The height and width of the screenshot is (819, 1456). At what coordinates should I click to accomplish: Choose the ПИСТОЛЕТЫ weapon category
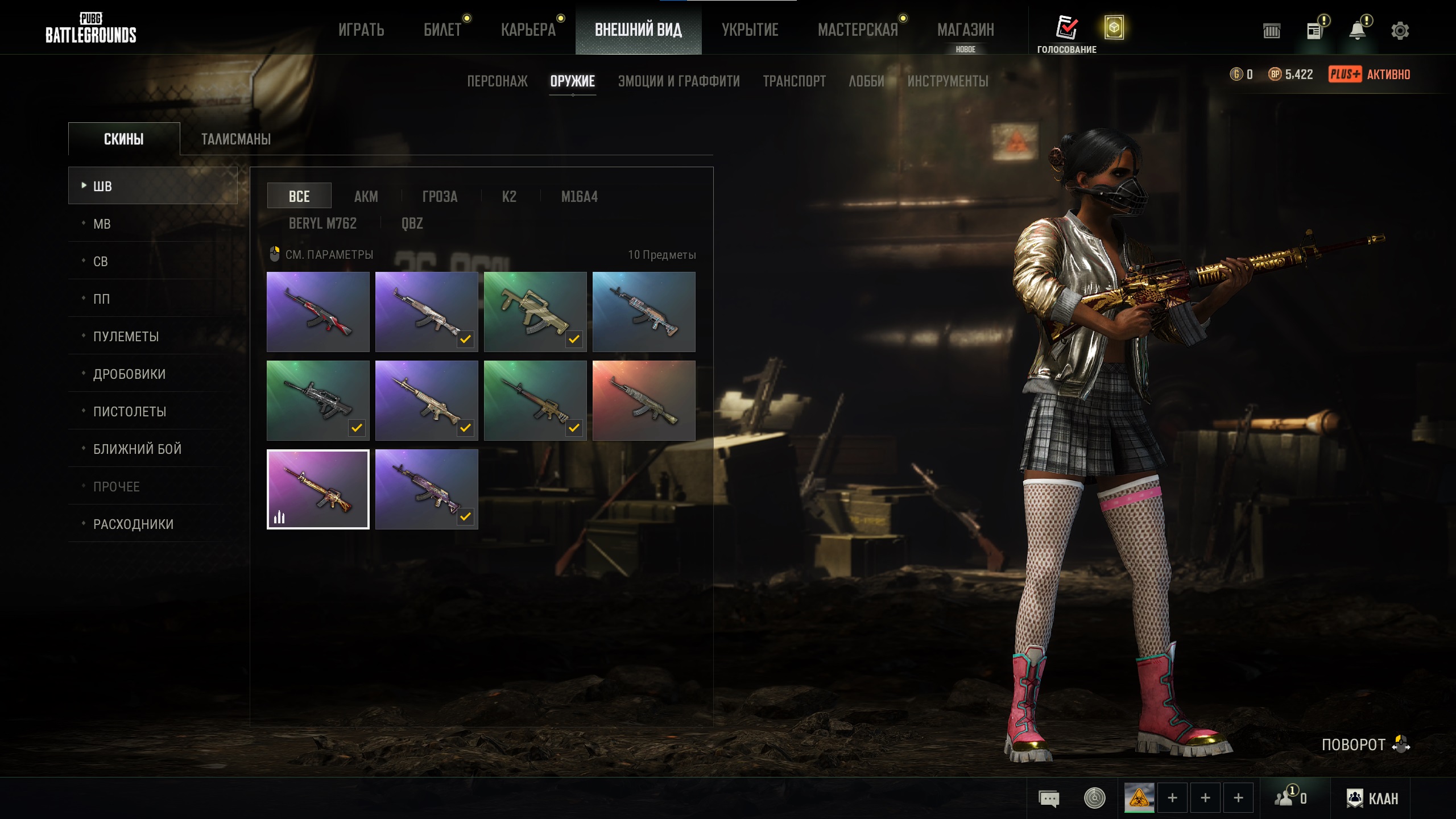click(130, 411)
